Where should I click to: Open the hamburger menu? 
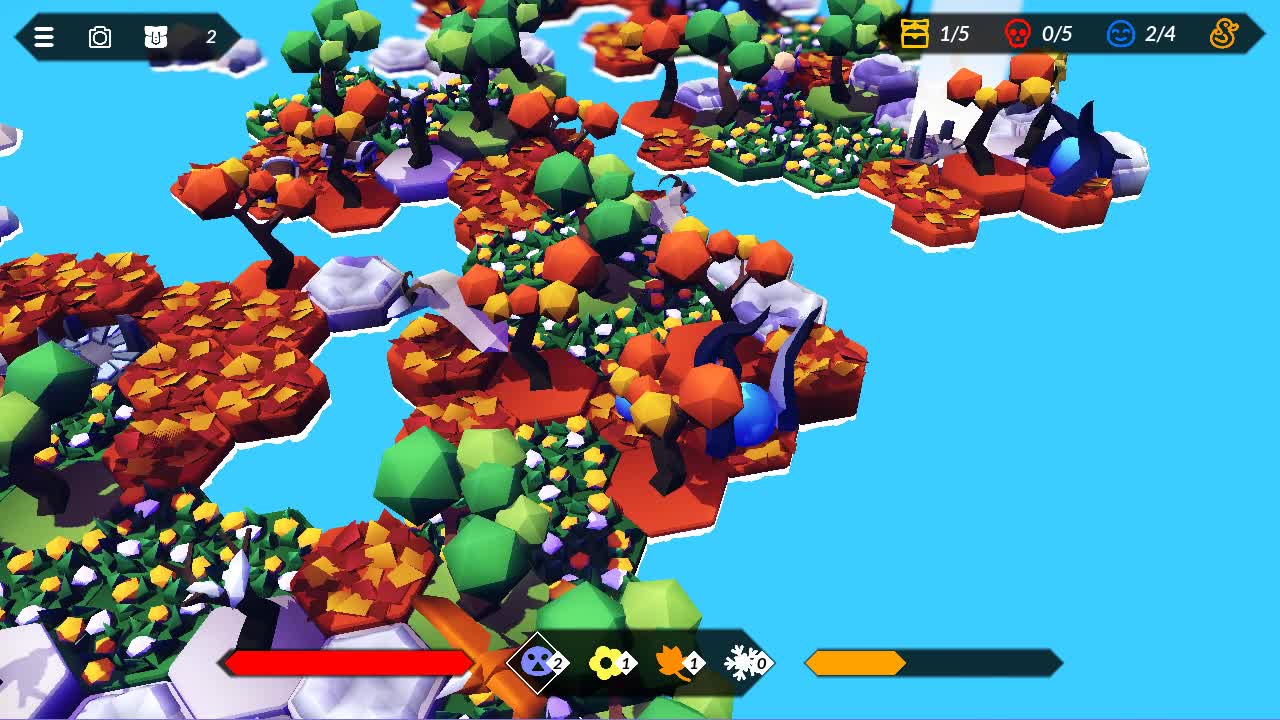pos(42,37)
